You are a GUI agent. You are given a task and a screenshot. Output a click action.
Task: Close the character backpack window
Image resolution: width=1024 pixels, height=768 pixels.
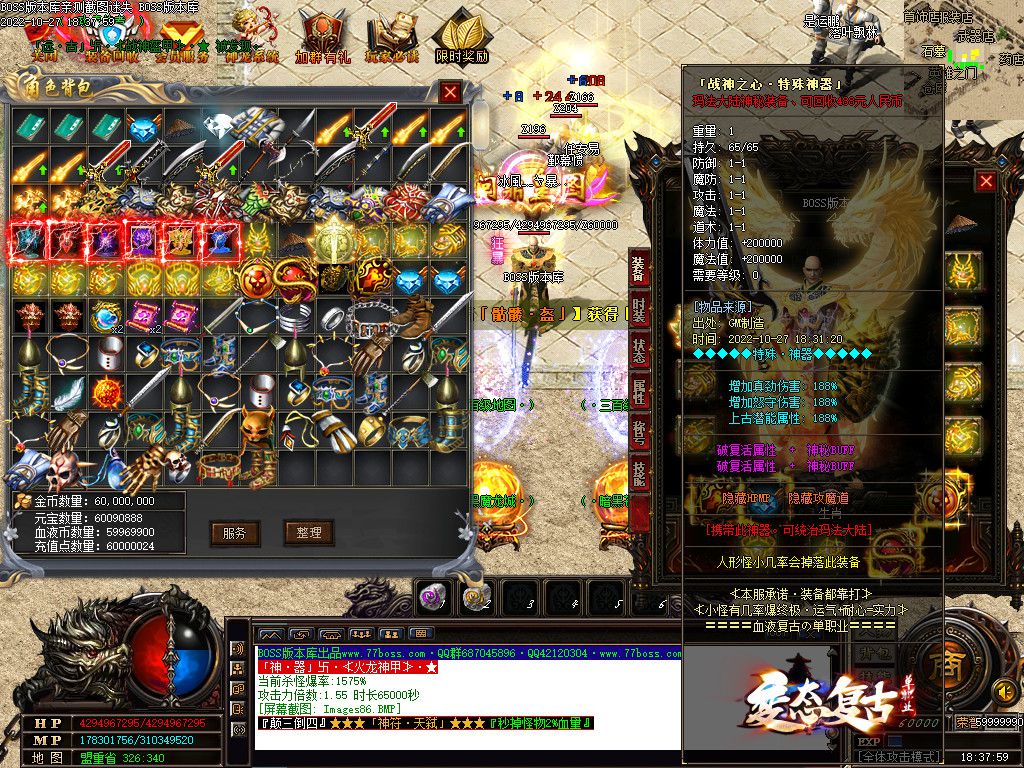[x=451, y=92]
